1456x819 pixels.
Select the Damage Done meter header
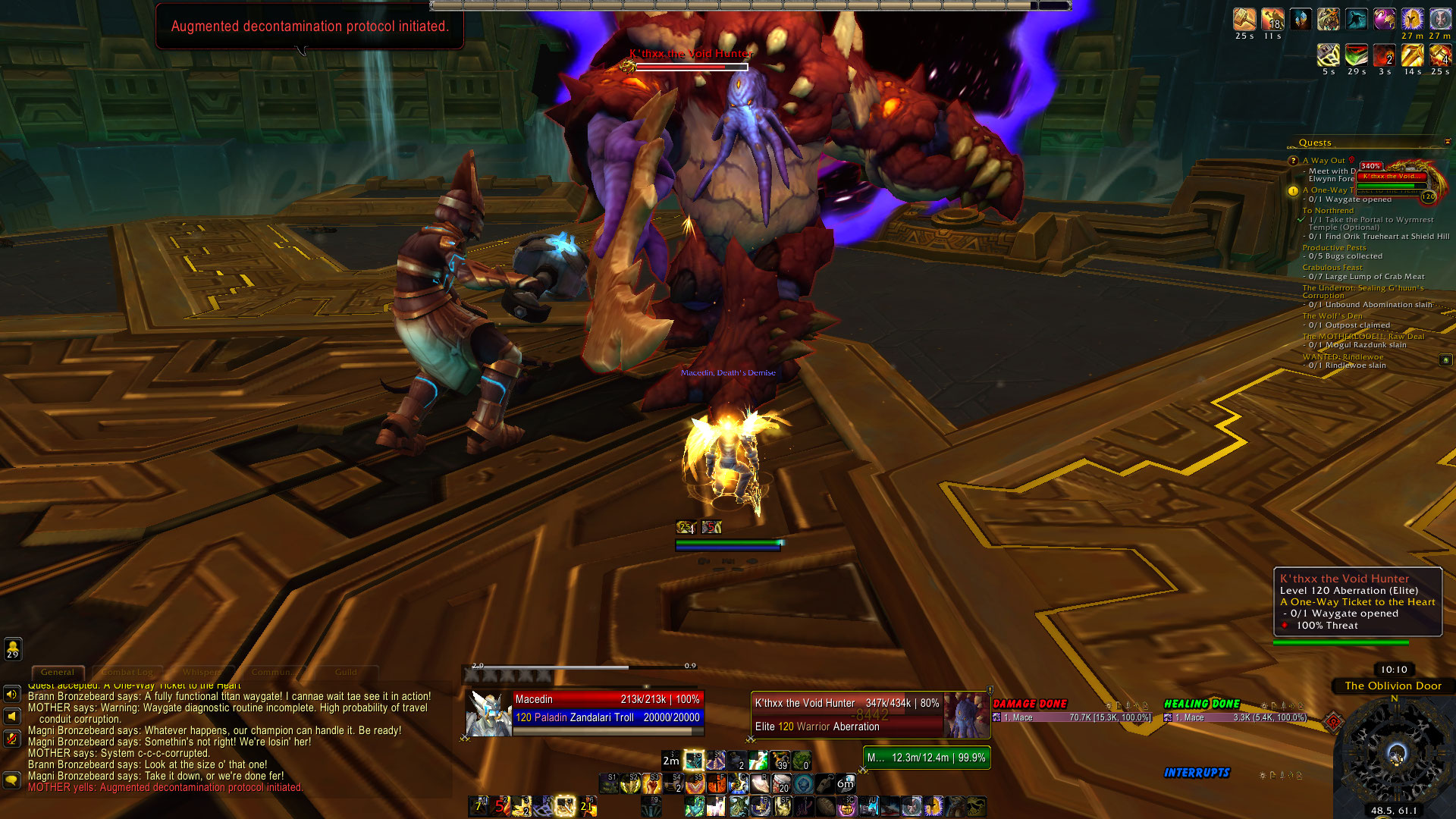1030,704
